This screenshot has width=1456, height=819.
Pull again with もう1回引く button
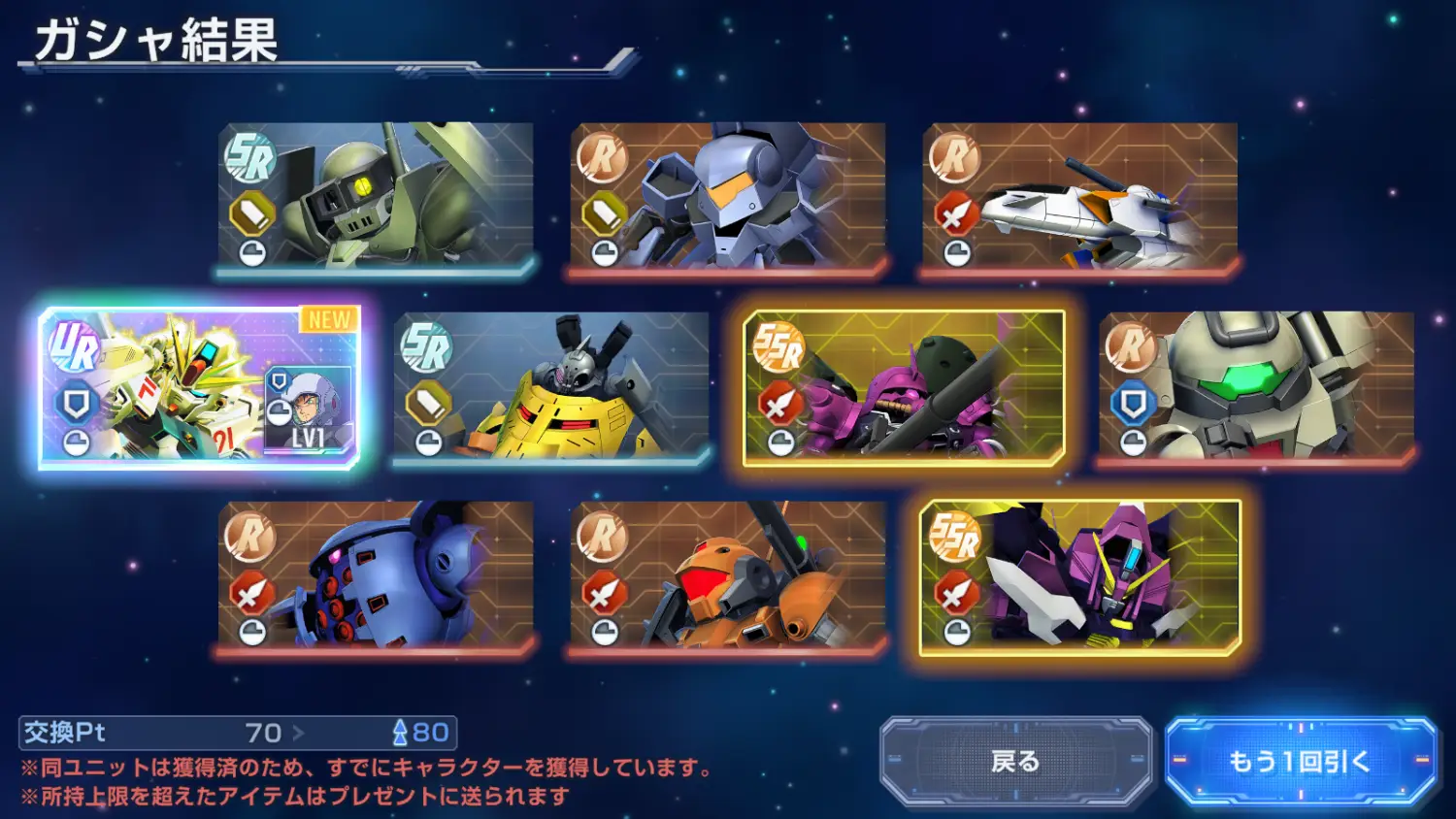tap(1300, 762)
